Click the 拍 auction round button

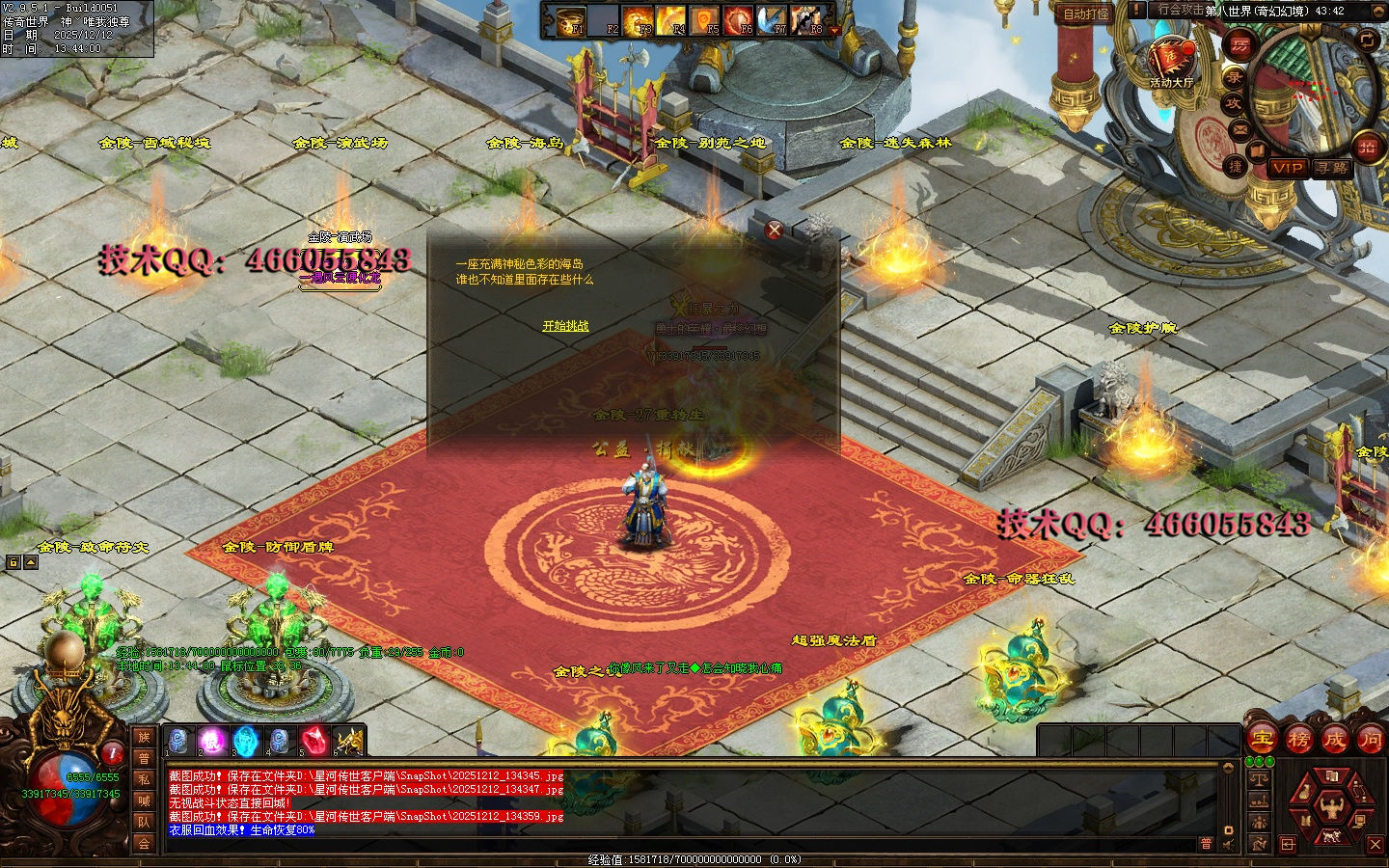[1367, 148]
